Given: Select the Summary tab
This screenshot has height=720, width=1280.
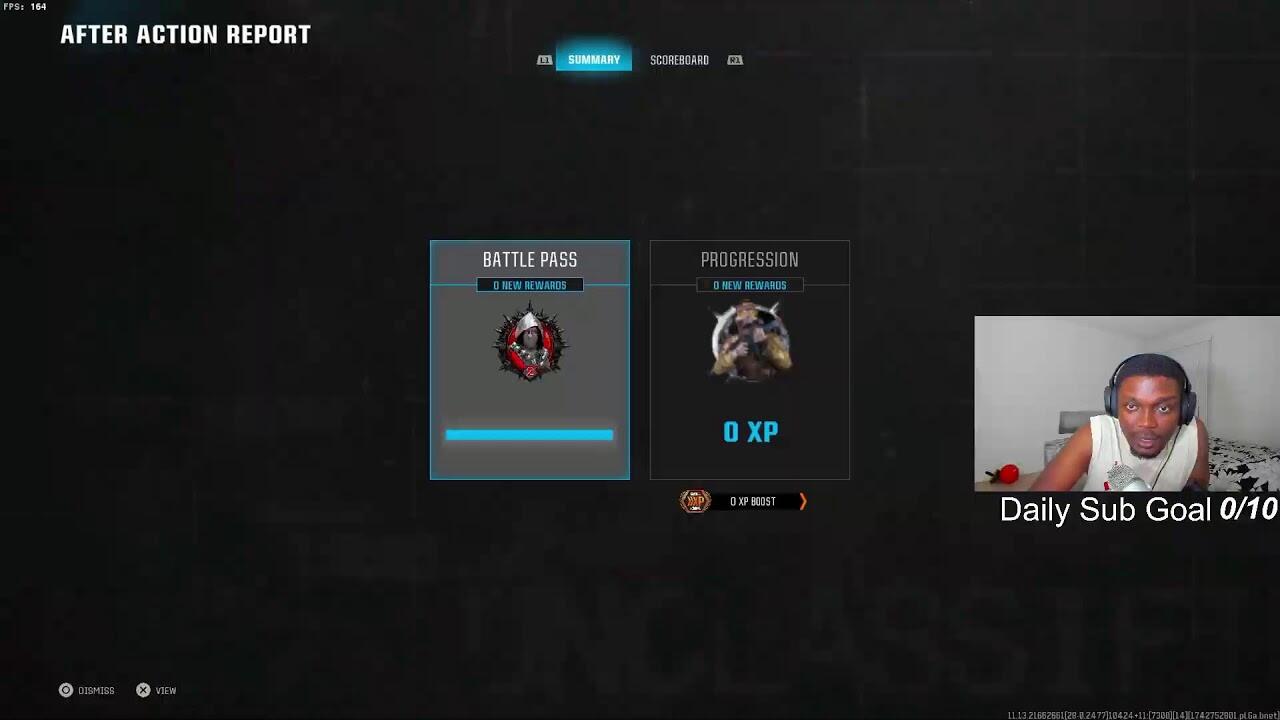Looking at the screenshot, I should point(594,60).
